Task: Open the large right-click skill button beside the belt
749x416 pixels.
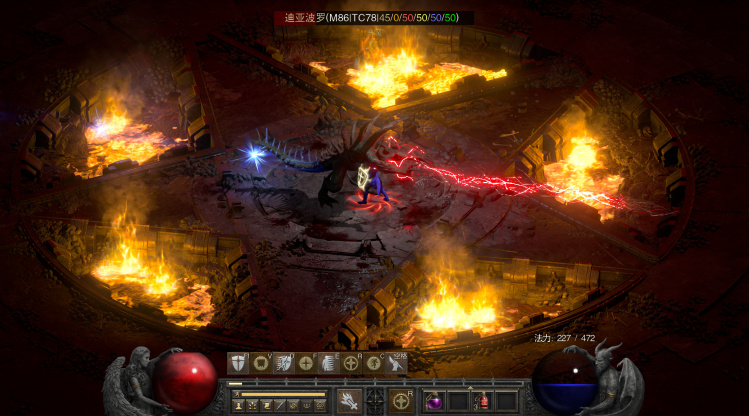Action: tap(401, 401)
